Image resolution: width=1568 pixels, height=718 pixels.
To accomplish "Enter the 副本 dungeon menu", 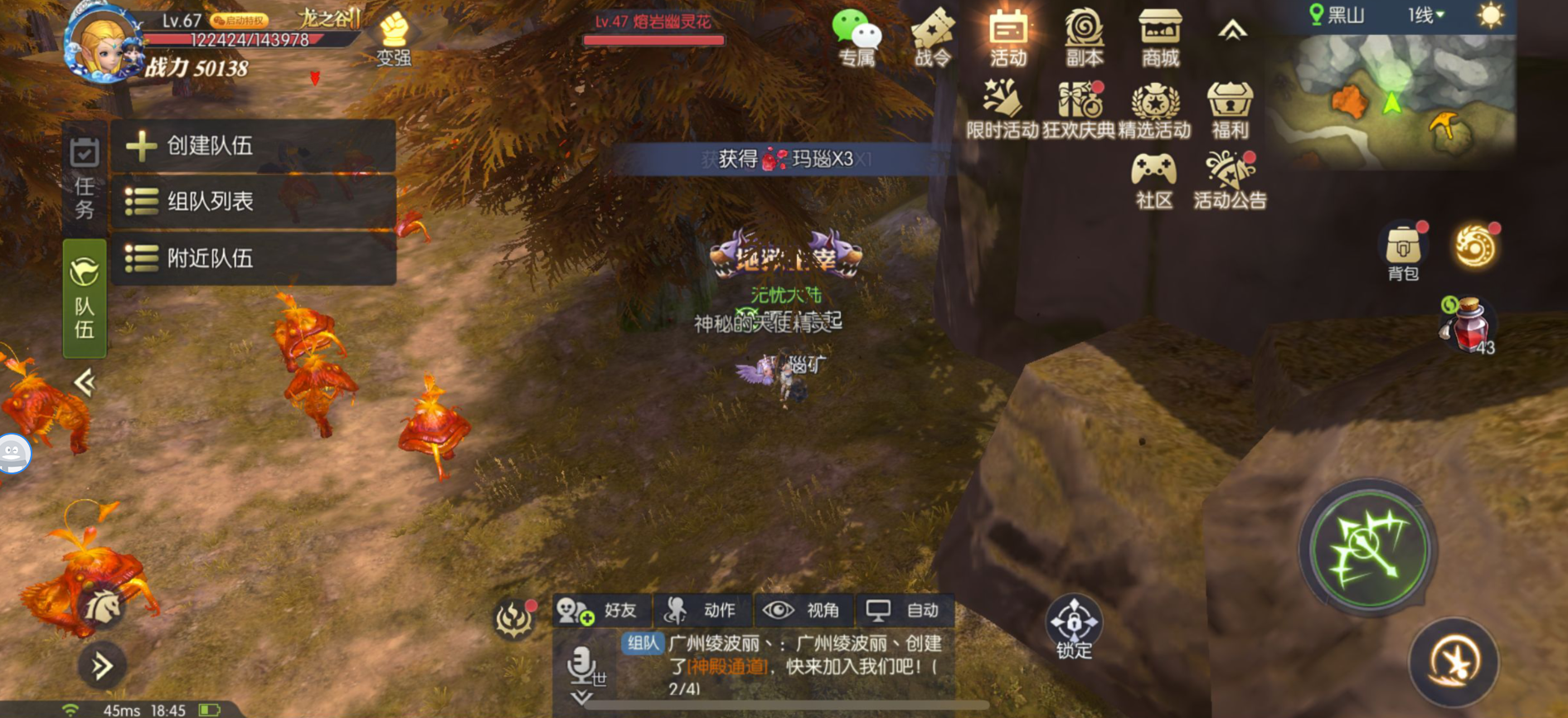I will (x=1084, y=38).
